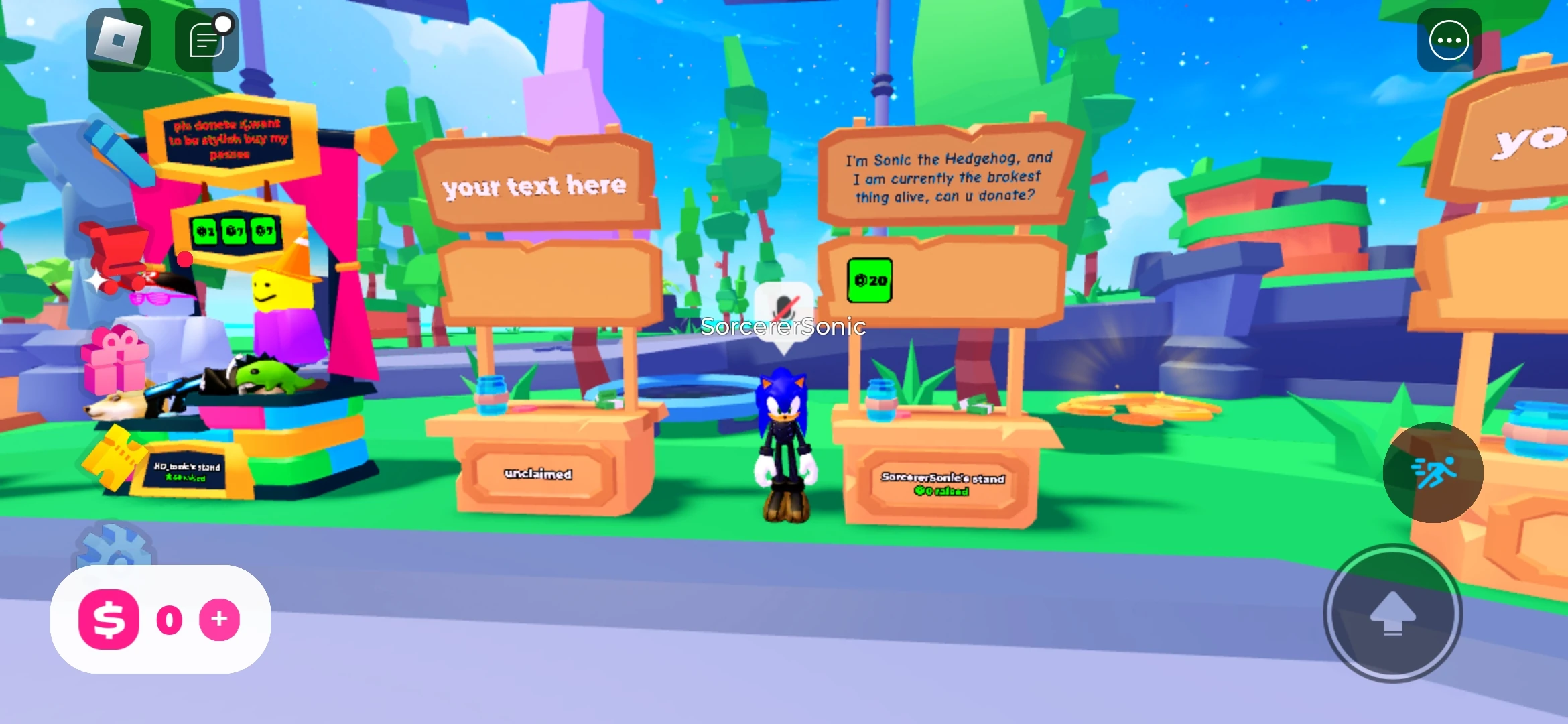Select the pencil booth-editing tool
Image resolution: width=1568 pixels, height=724 pixels.
coord(121,154)
